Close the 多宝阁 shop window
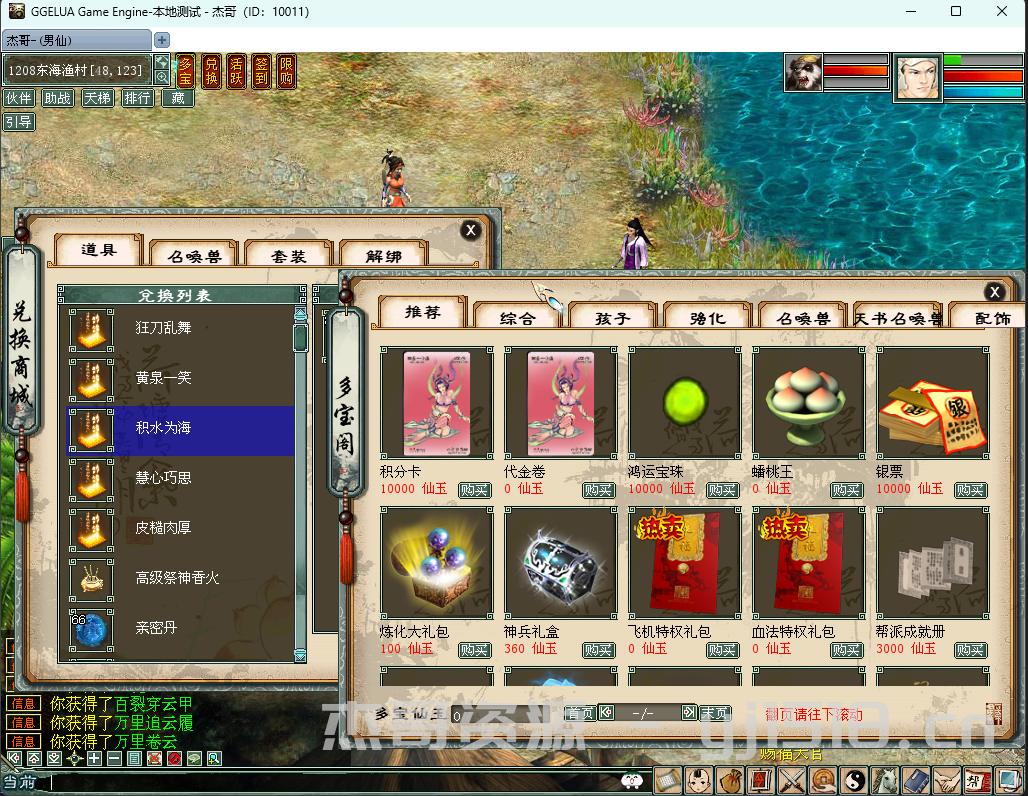1028x796 pixels. pyautogui.click(x=994, y=292)
